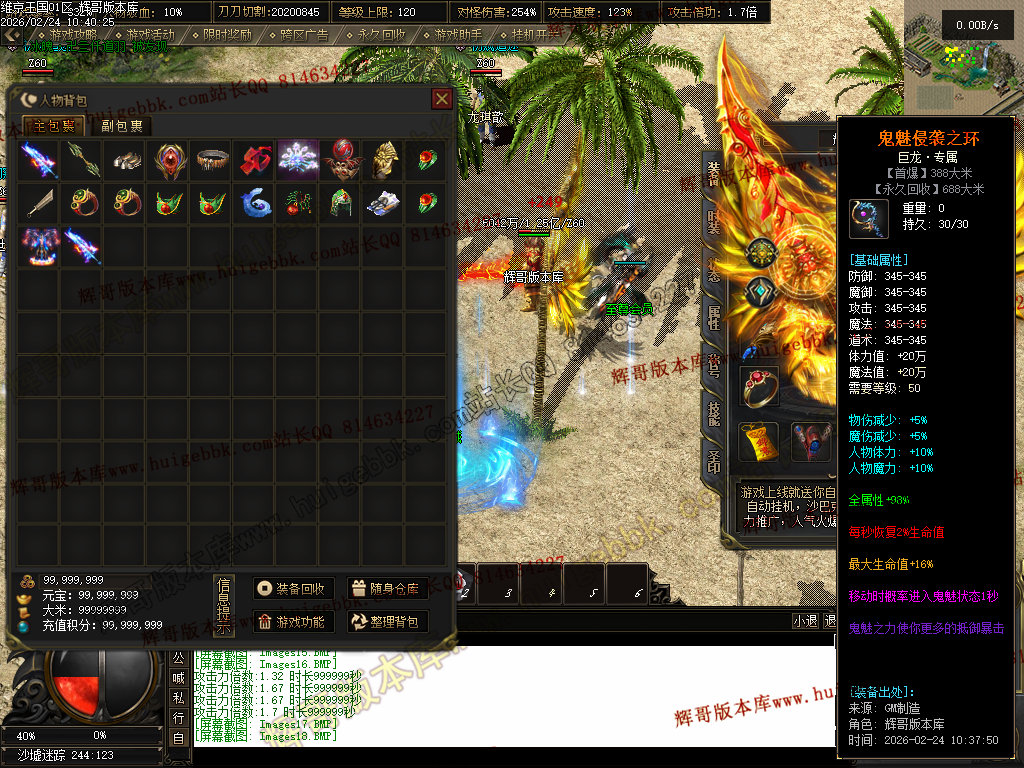Open the 随身仓库 portable warehouse
This screenshot has height=768, width=1024.
(387, 589)
